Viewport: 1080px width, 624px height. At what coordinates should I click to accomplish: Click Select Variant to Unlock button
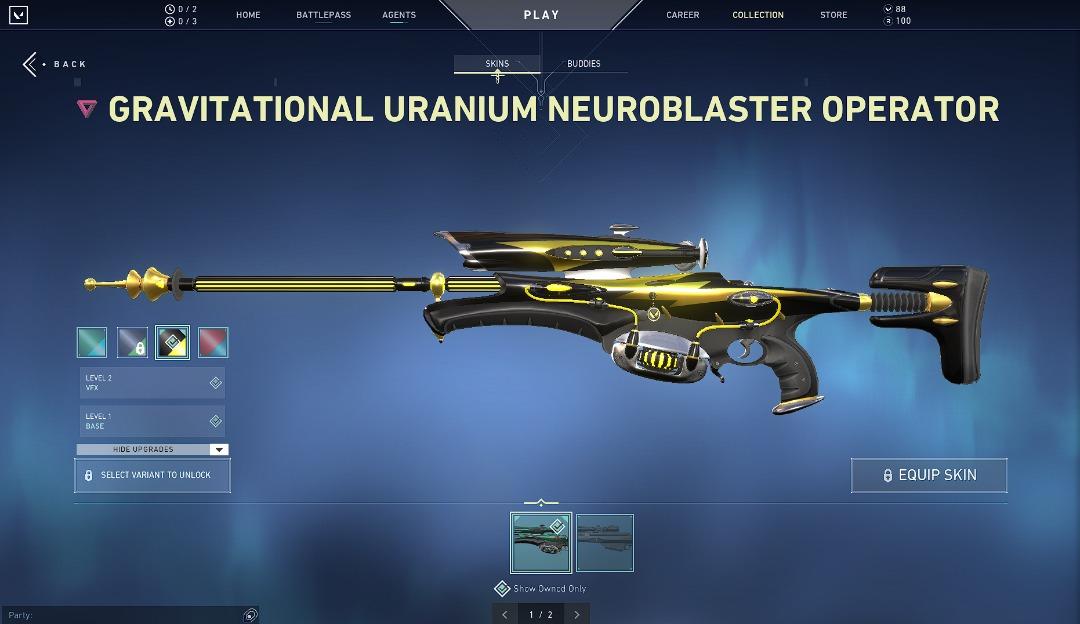[x=152, y=475]
